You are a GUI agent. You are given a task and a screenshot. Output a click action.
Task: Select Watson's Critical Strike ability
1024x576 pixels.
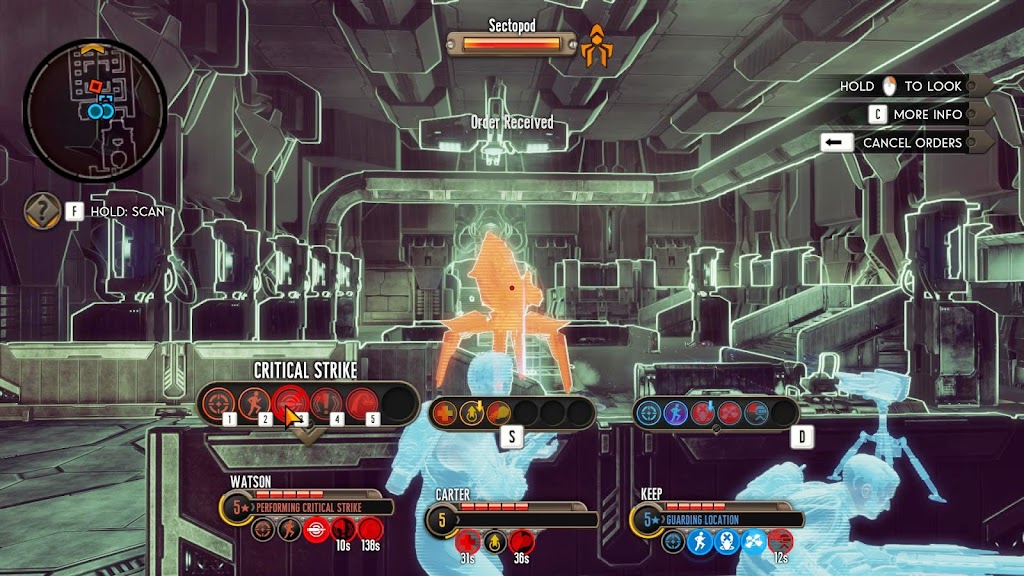pos(290,403)
